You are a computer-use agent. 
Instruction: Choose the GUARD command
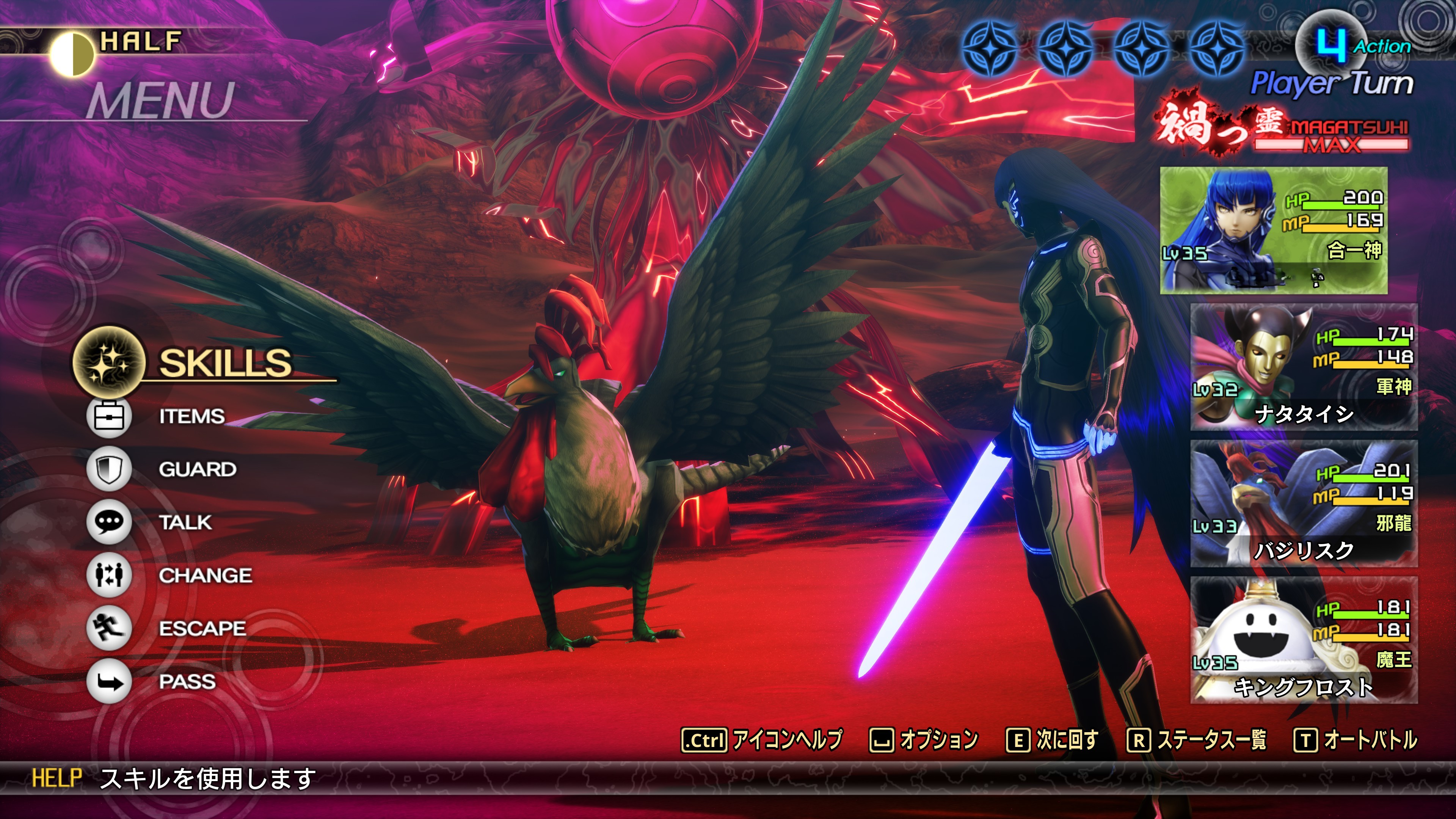197,469
